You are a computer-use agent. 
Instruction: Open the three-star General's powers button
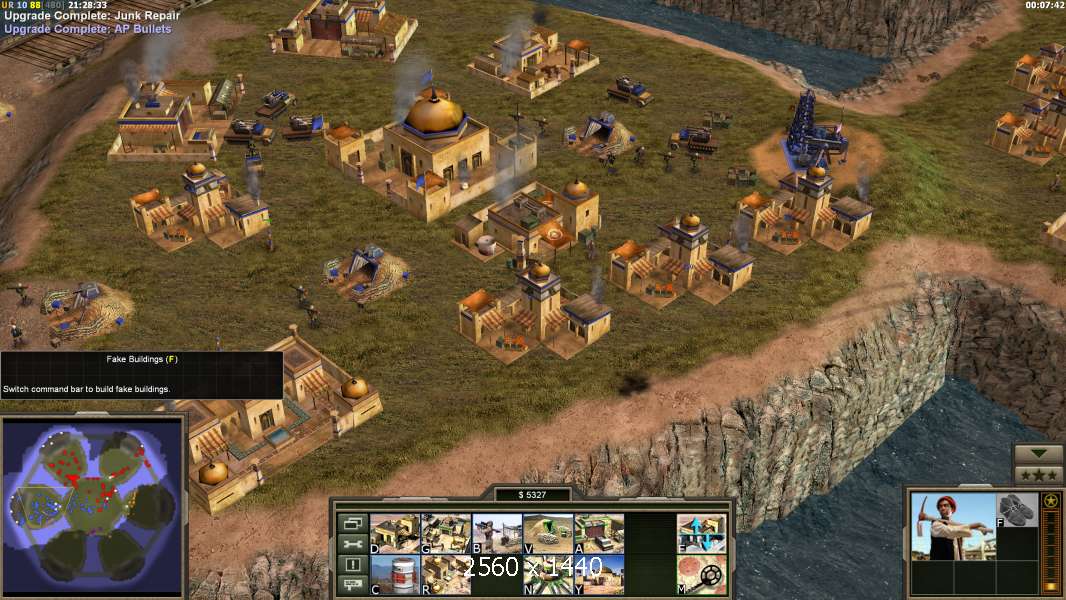[x=1038, y=475]
